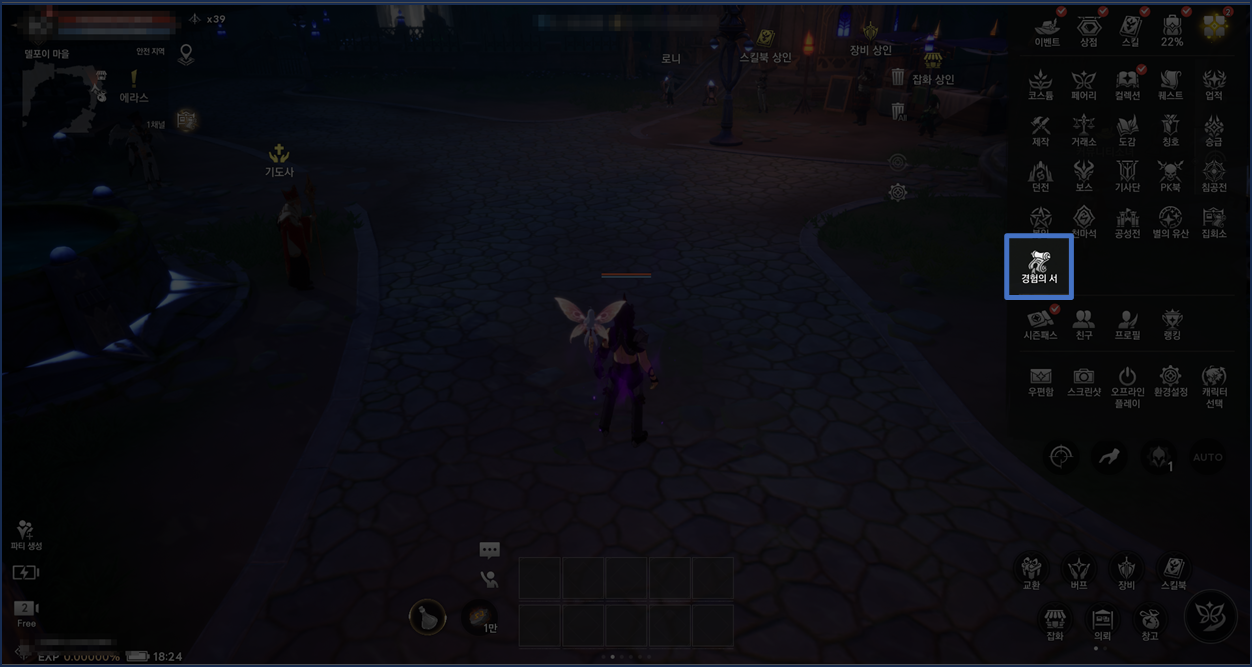
Task: Go to 캐릭터 선택 character select
Action: (x=1214, y=385)
